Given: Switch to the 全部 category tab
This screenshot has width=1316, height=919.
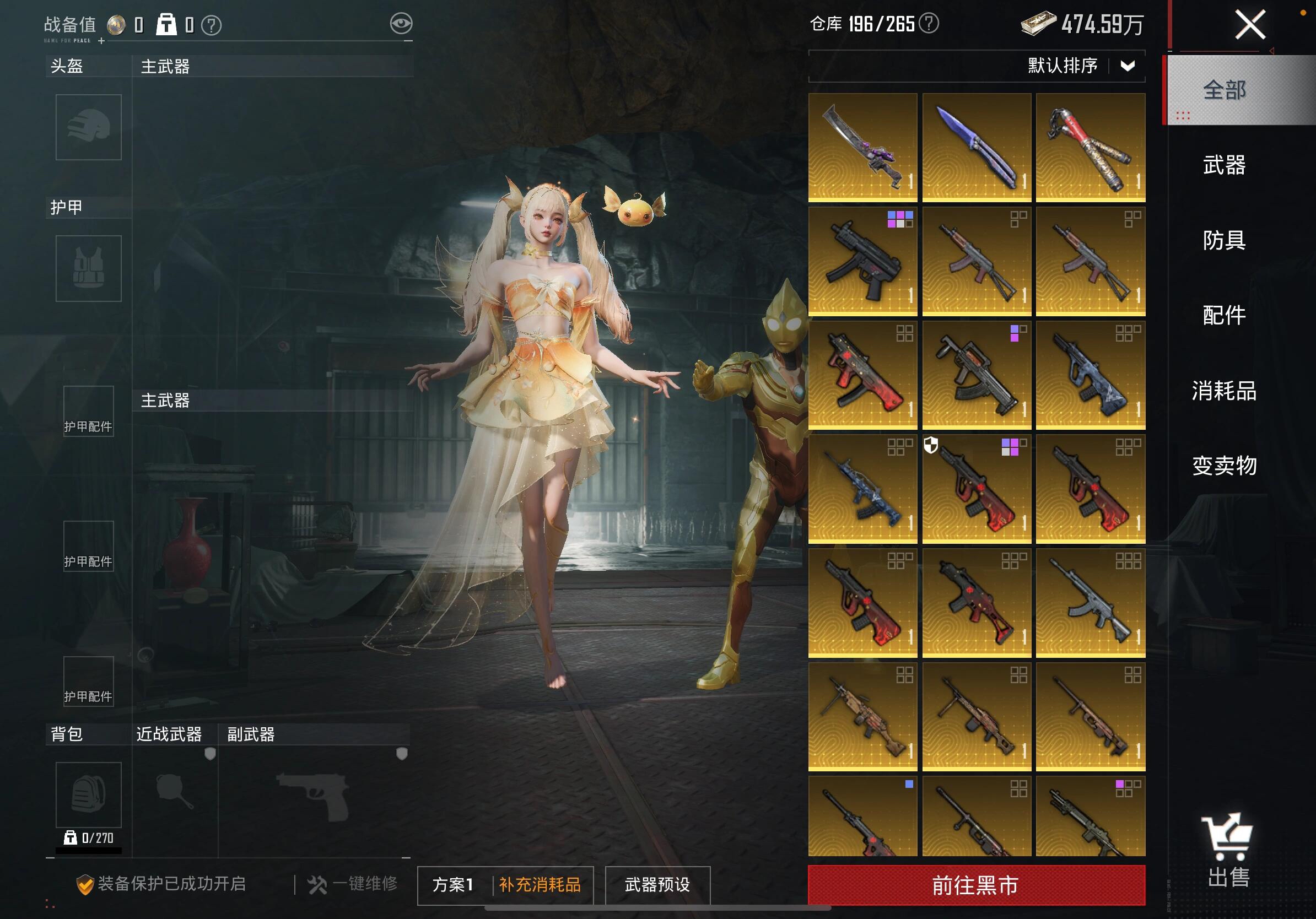Looking at the screenshot, I should tap(1225, 90).
